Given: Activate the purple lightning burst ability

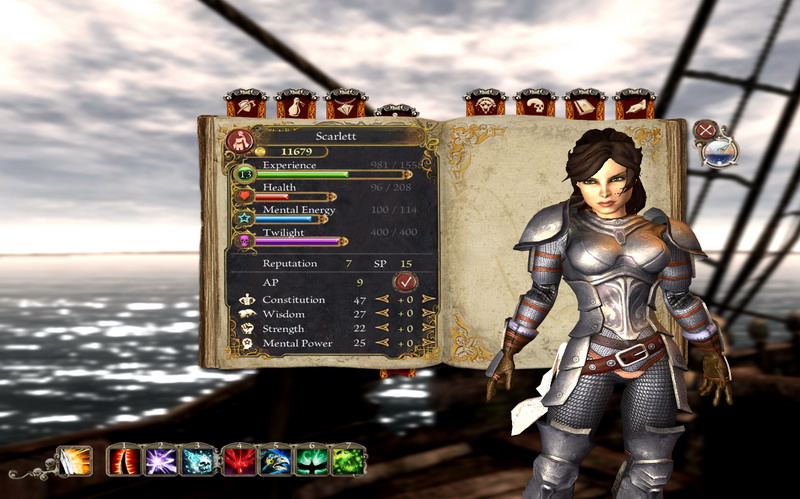Looking at the screenshot, I should coord(162,461).
